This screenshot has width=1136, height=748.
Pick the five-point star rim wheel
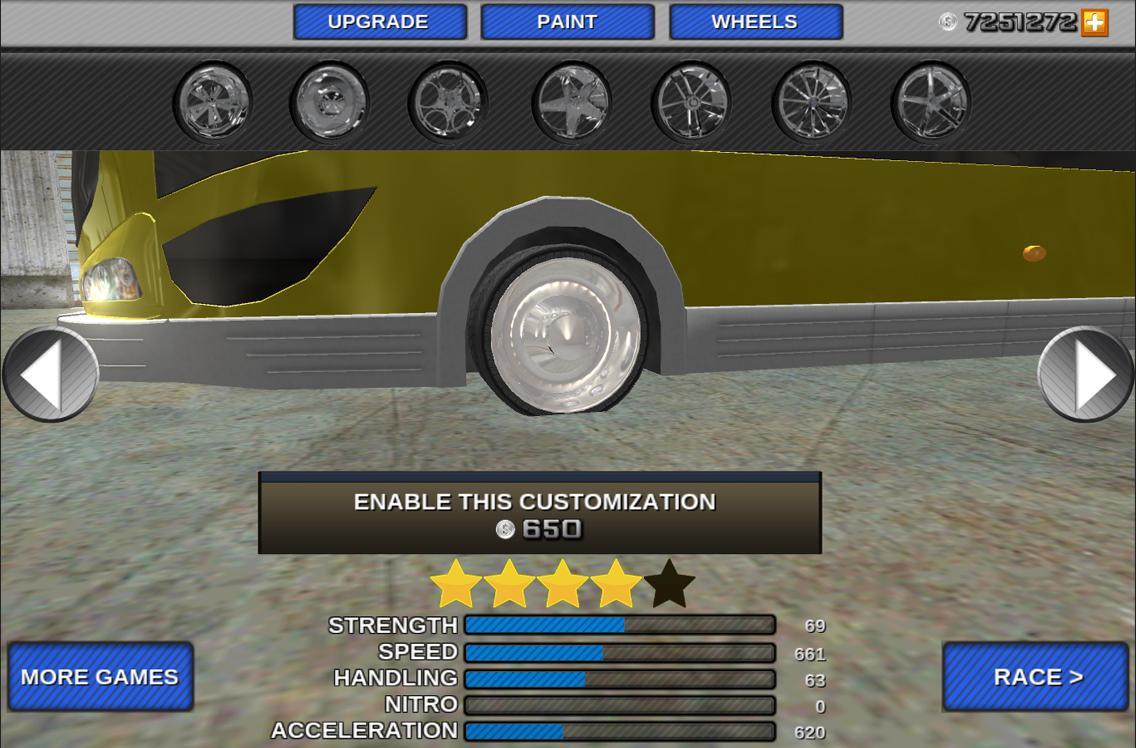pos(571,102)
